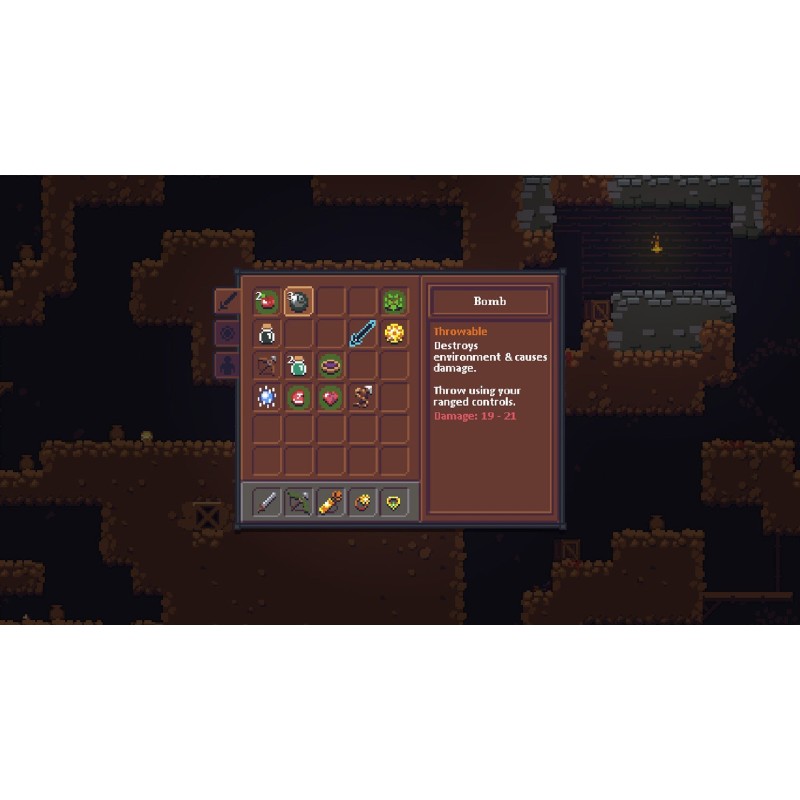The image size is (800, 800).
Task: Select the equipped orange ring slot
Action: point(362,502)
